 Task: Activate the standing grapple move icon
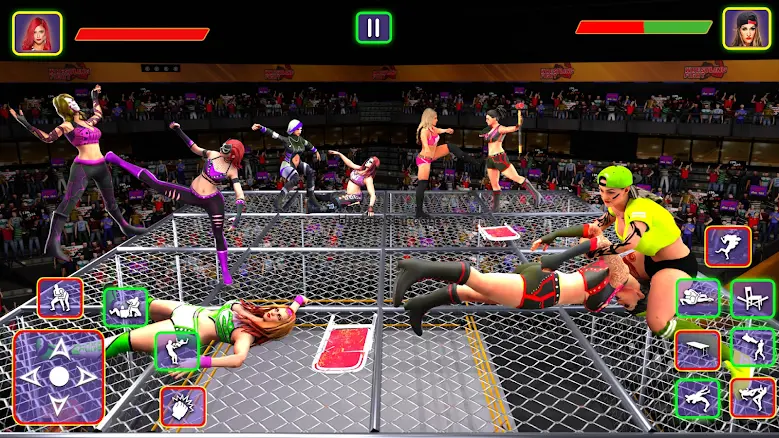(60, 298)
